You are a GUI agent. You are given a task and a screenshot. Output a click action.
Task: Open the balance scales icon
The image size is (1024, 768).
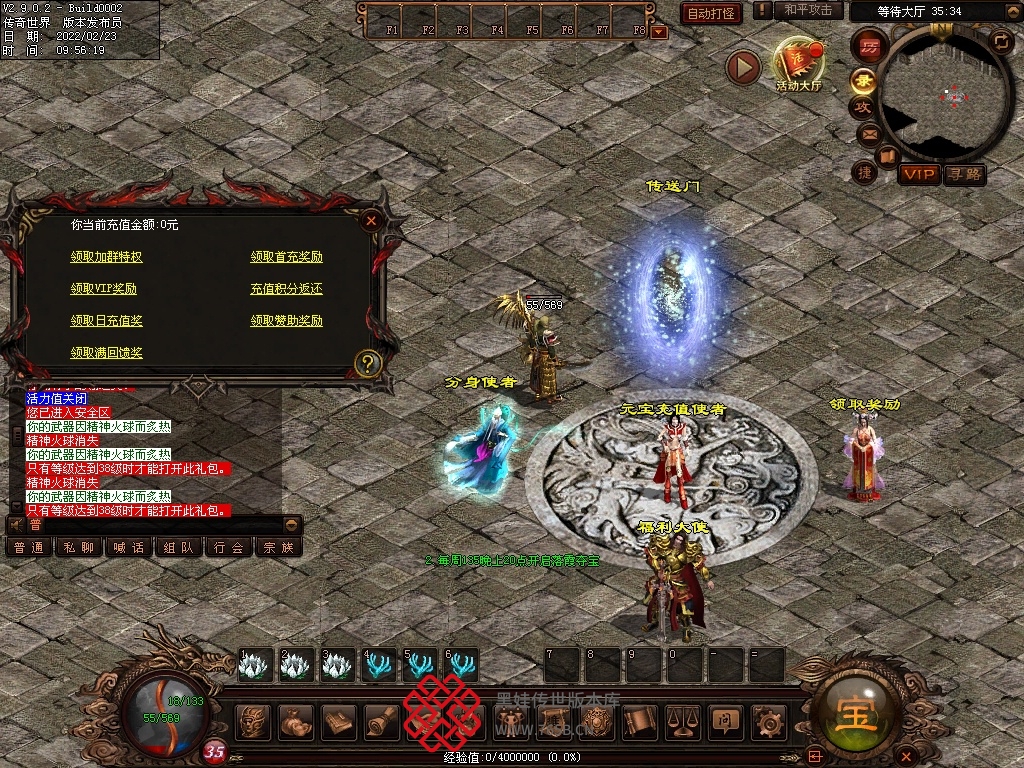(682, 720)
